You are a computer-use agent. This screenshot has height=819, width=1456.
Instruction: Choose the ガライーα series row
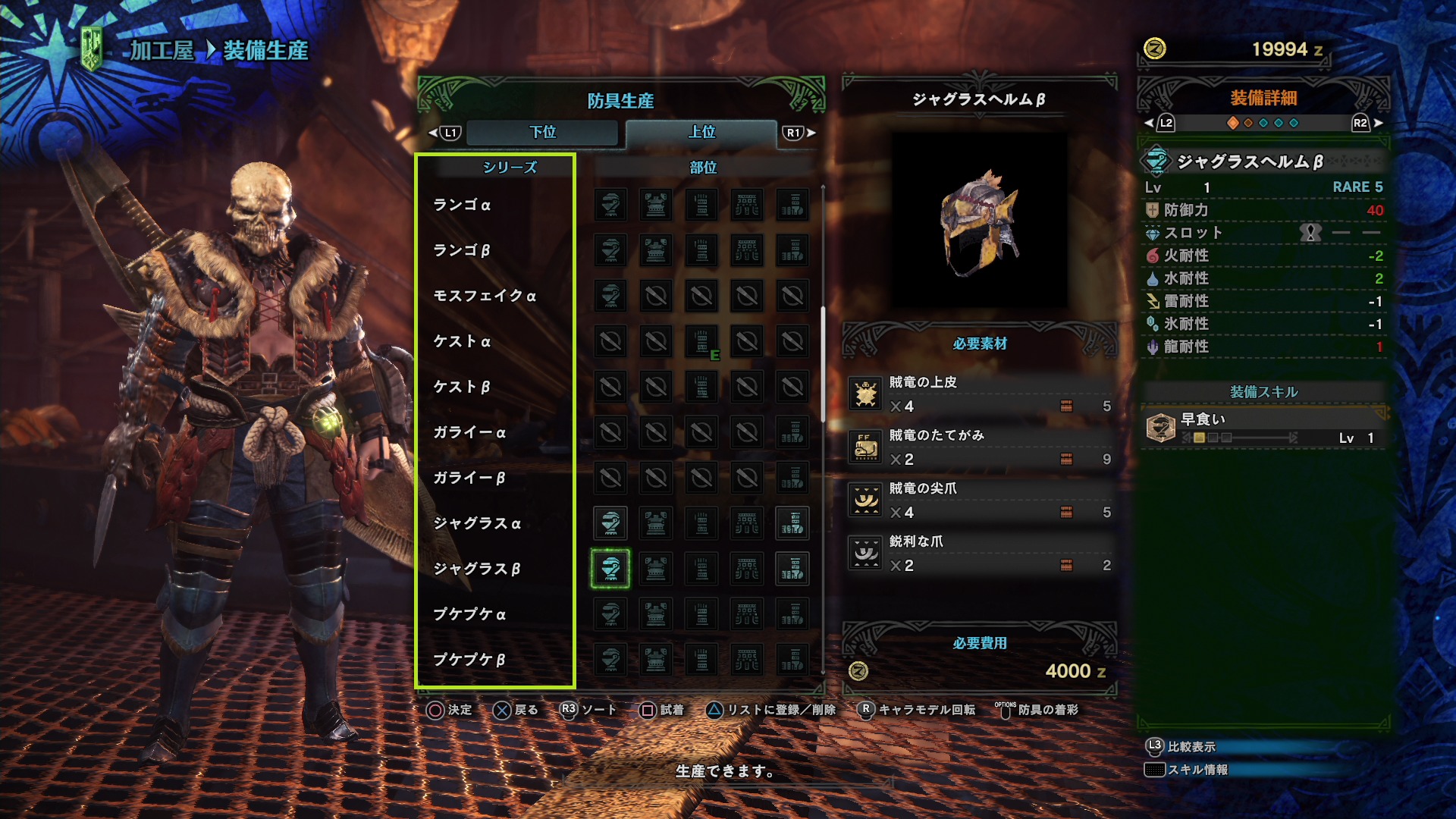[x=469, y=432]
